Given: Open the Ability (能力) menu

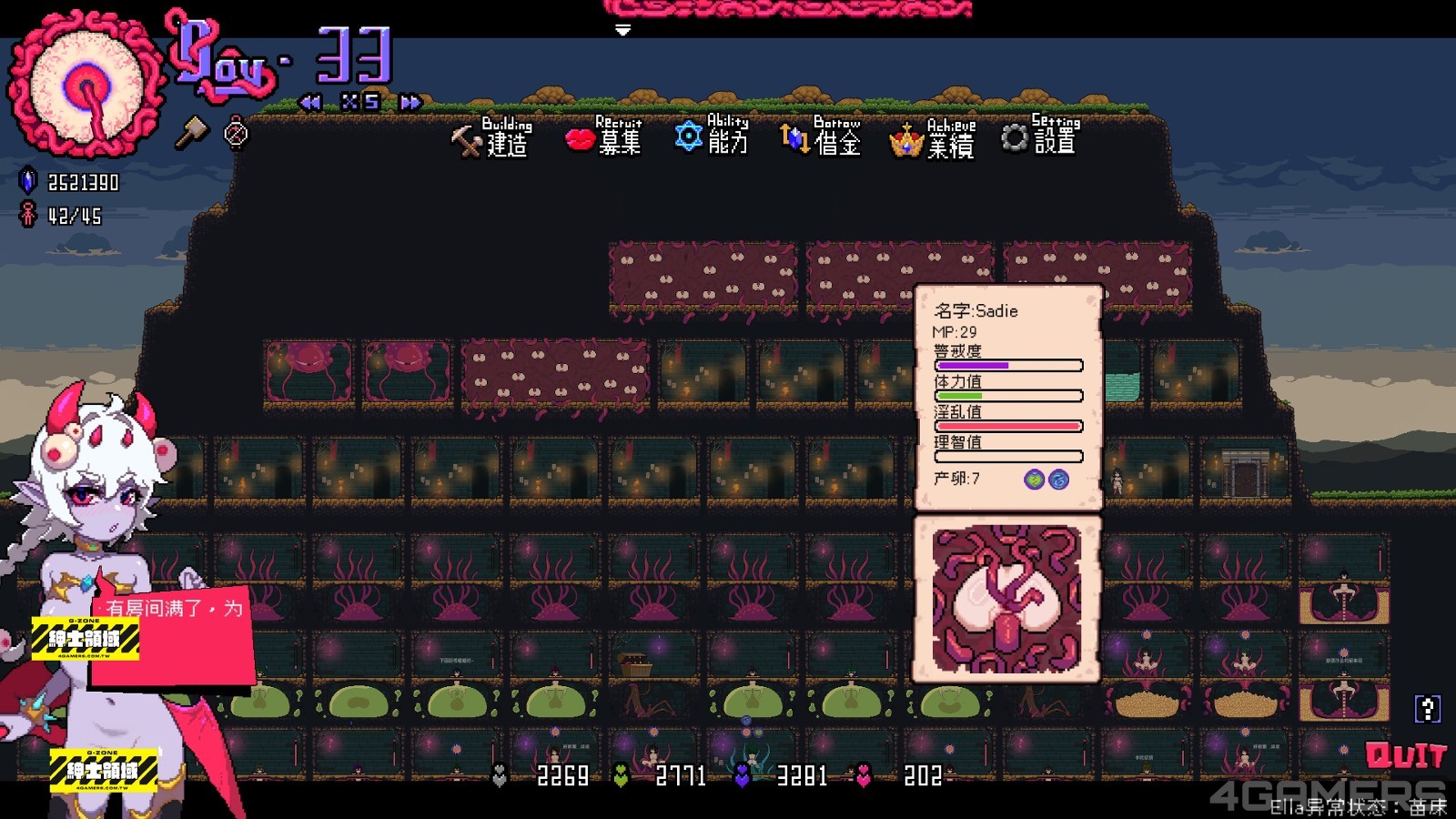Looking at the screenshot, I should (x=713, y=136).
